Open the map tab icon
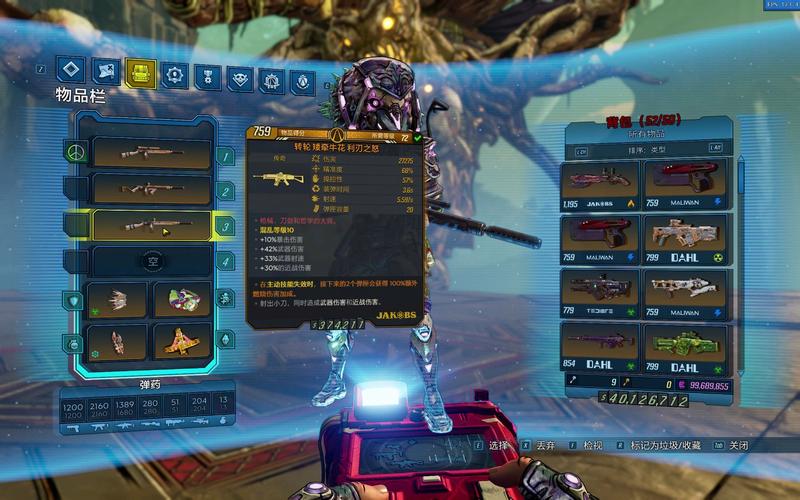 click(105, 71)
